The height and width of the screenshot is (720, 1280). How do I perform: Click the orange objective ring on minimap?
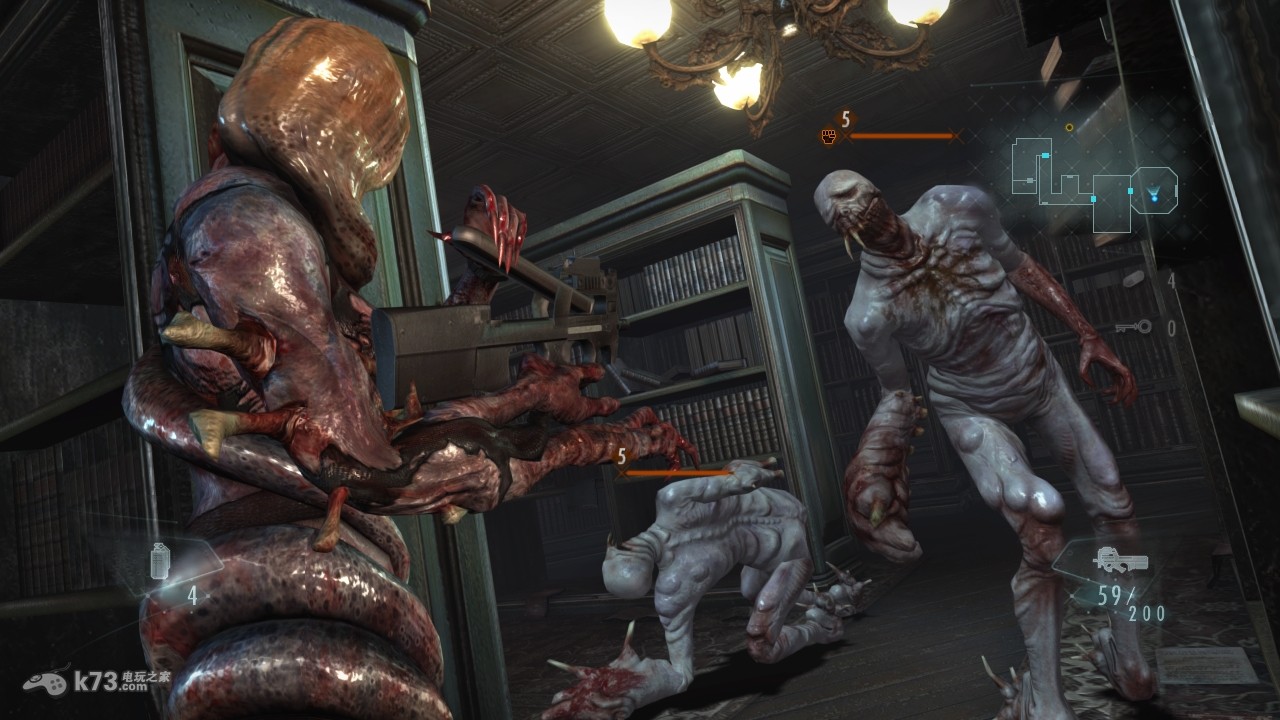point(1069,127)
